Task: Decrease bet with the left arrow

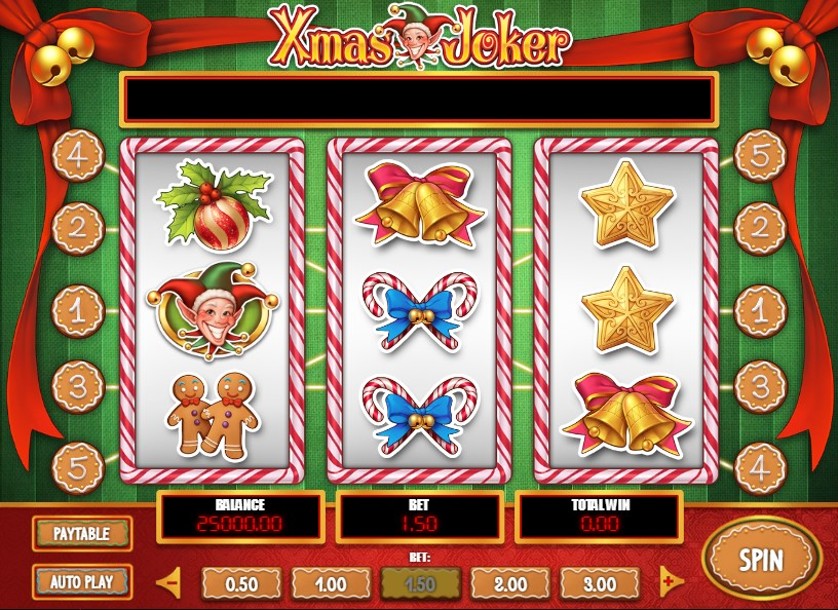Action: pyautogui.click(x=171, y=581)
